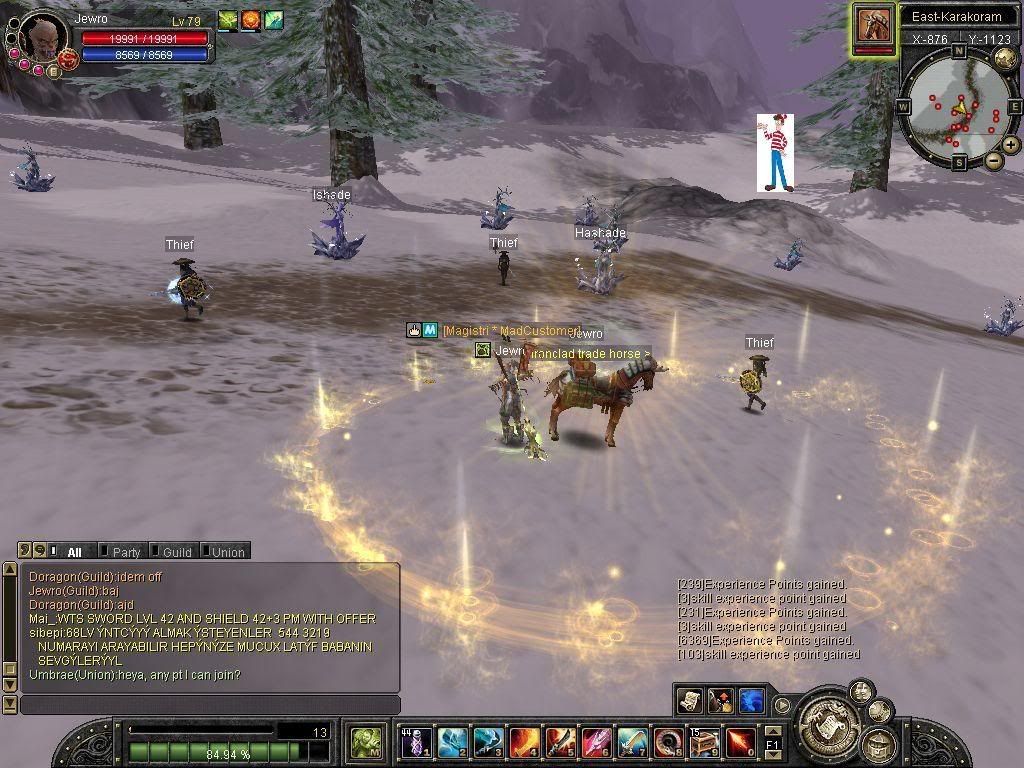Use the flaming orb skill in slot 4

click(x=525, y=742)
